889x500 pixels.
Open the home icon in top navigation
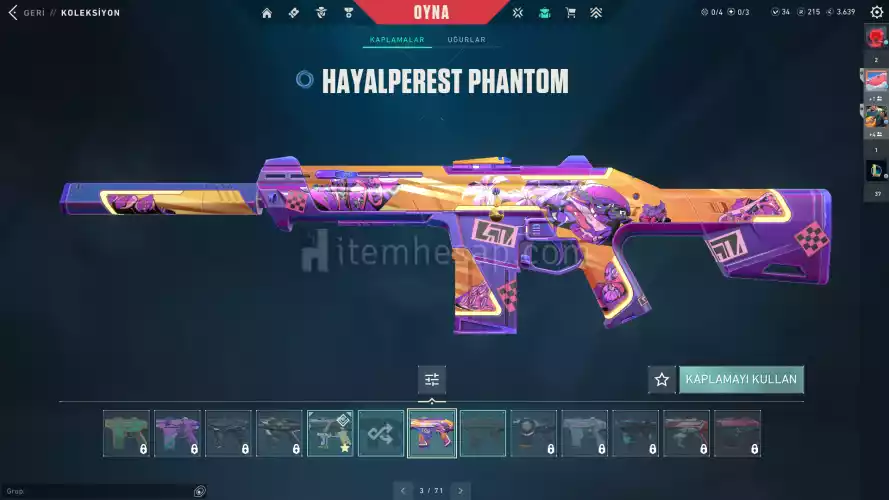pos(267,13)
